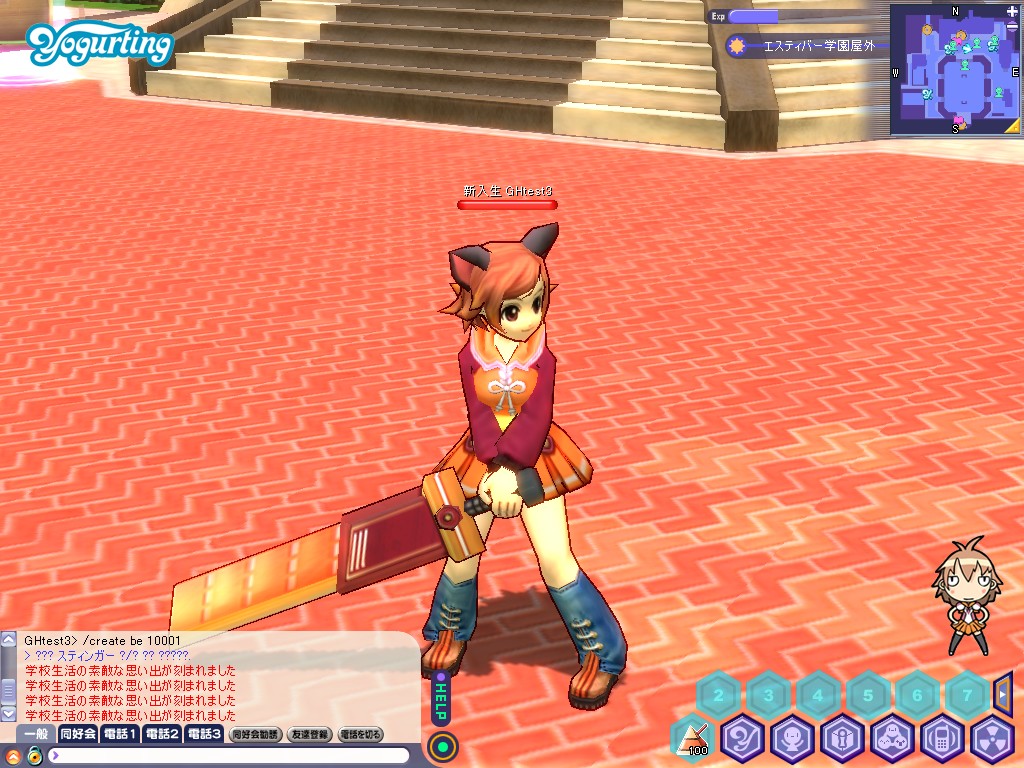Switch to the 電話2 chat tab
Viewport: 1024px width, 768px height.
[x=162, y=734]
